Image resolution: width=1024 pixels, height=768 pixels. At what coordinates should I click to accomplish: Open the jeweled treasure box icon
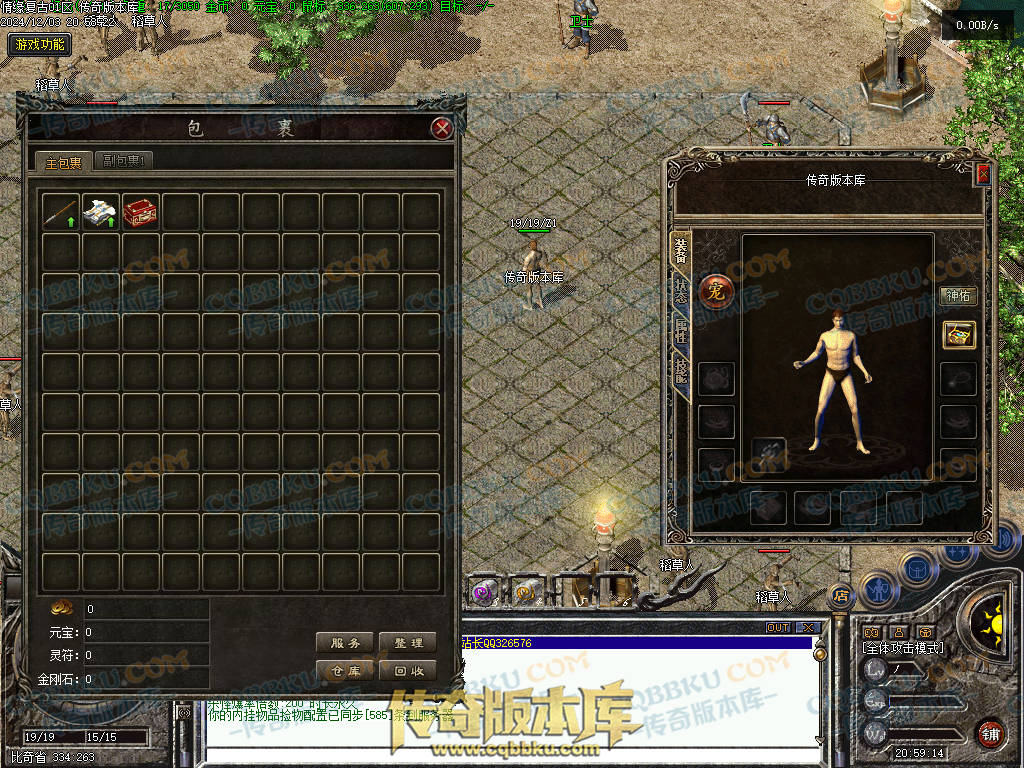click(x=958, y=335)
